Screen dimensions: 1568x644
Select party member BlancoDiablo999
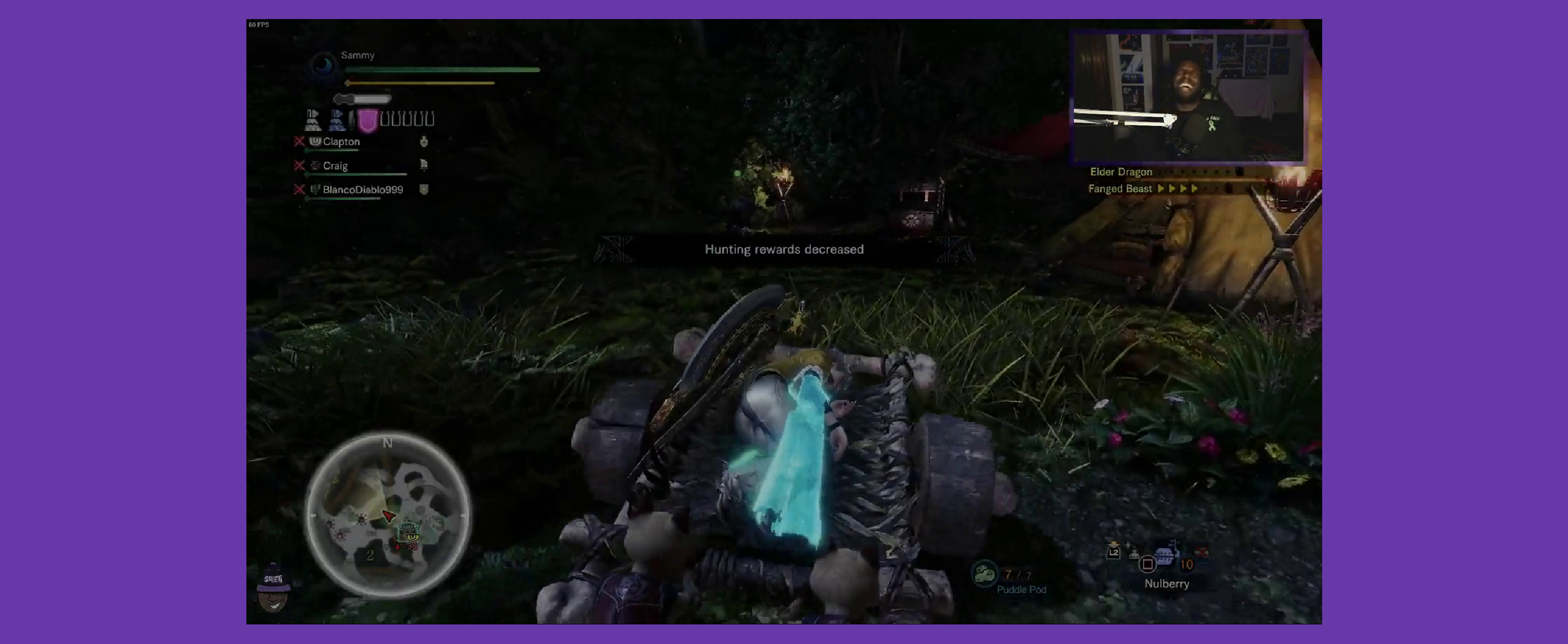[362, 190]
